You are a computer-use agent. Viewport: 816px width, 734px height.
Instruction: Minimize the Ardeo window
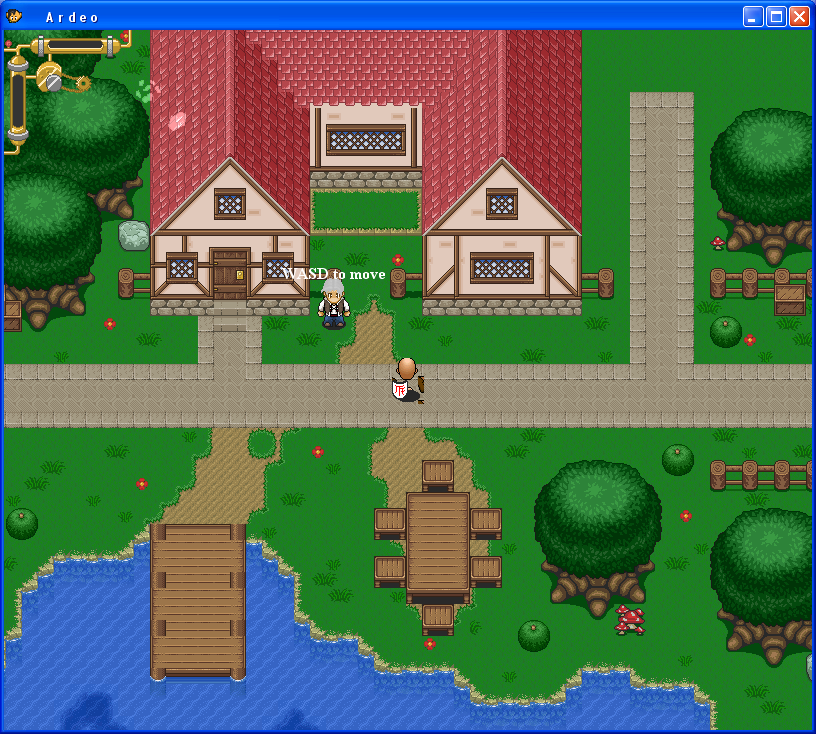point(753,16)
